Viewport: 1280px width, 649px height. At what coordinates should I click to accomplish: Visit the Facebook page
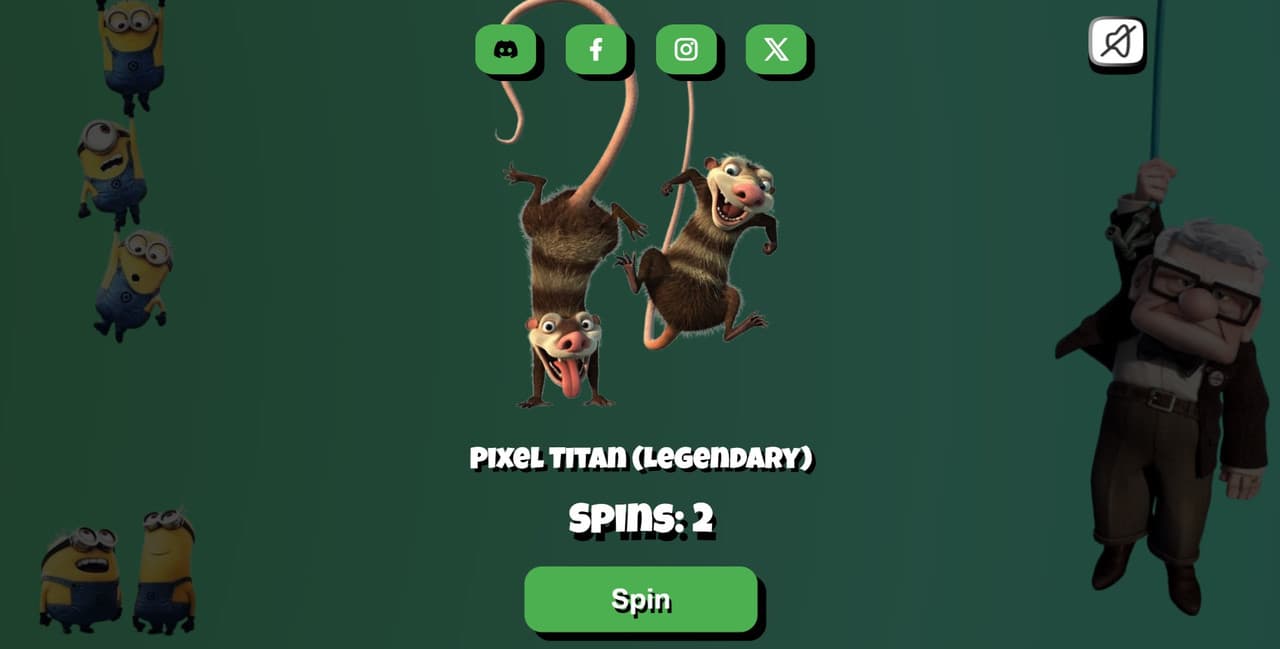tap(596, 49)
